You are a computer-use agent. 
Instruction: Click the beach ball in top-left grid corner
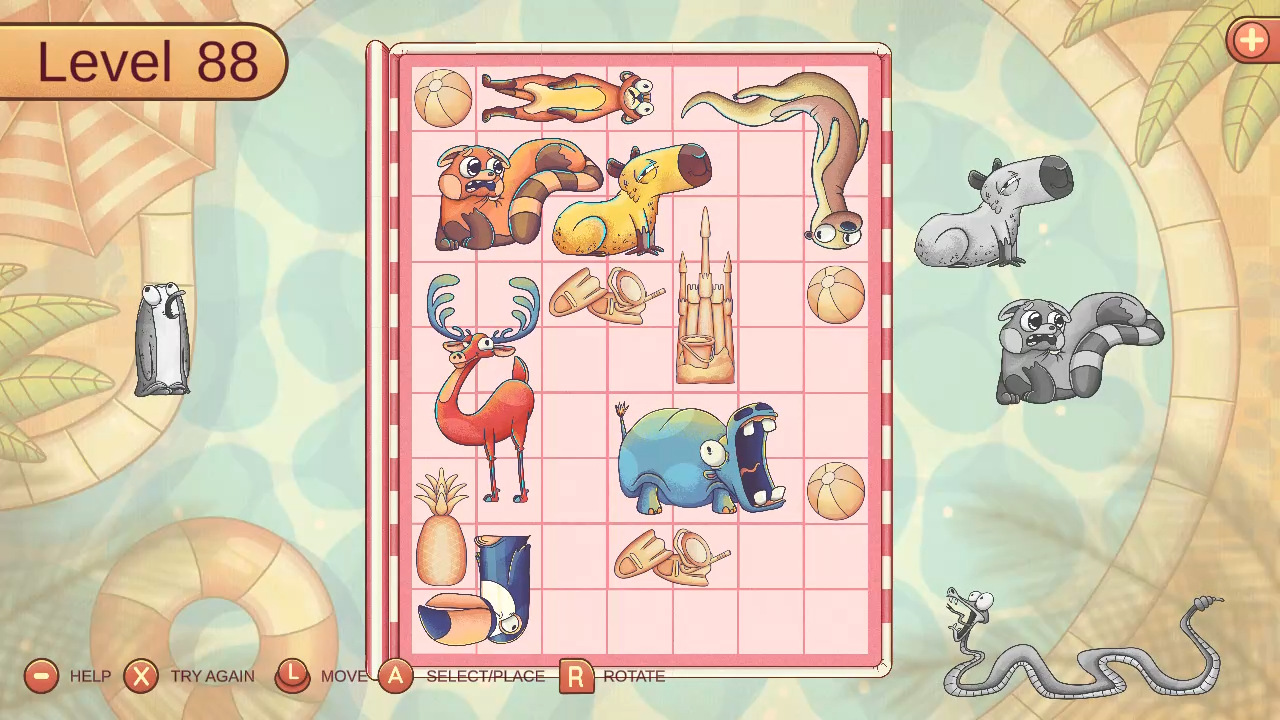point(443,97)
